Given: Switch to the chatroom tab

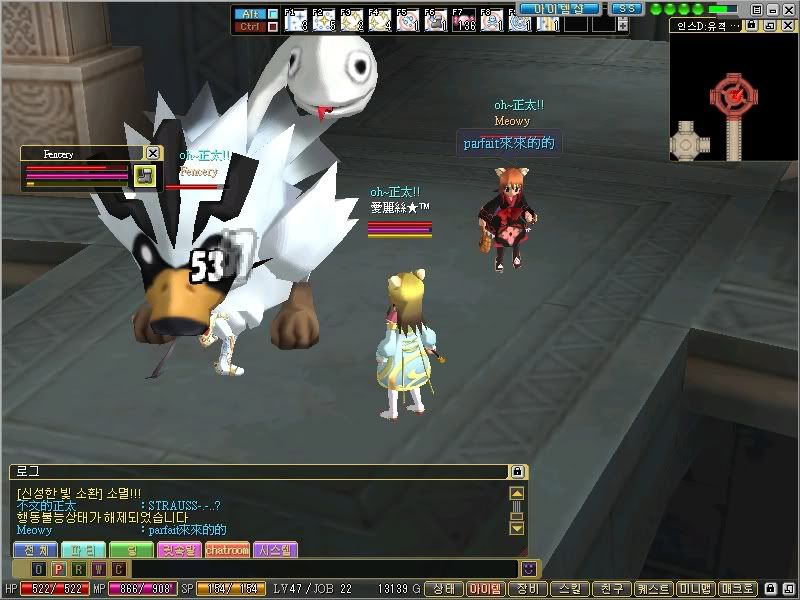Looking at the screenshot, I should 227,550.
